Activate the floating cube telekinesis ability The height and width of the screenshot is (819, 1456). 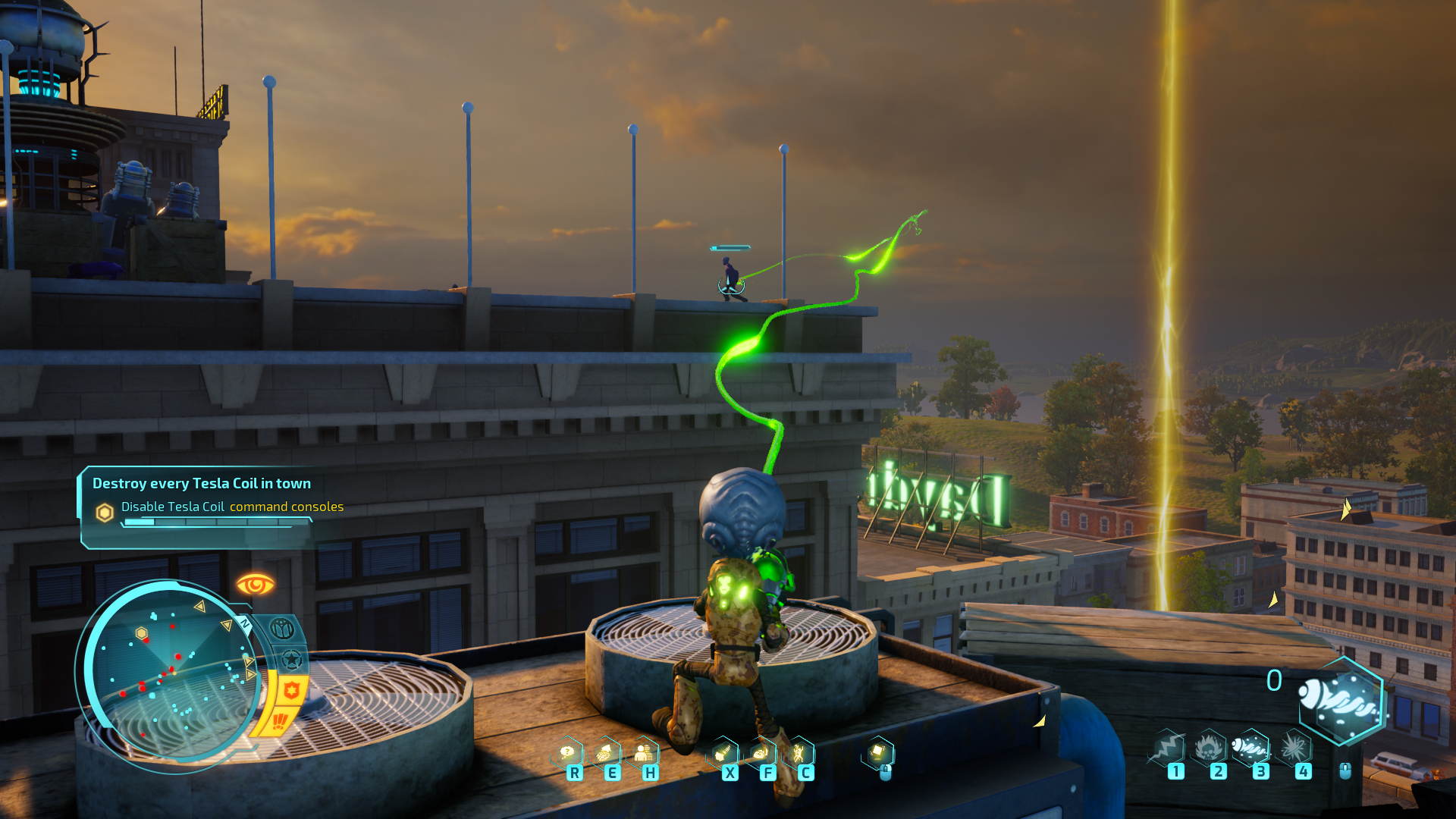coord(878,752)
